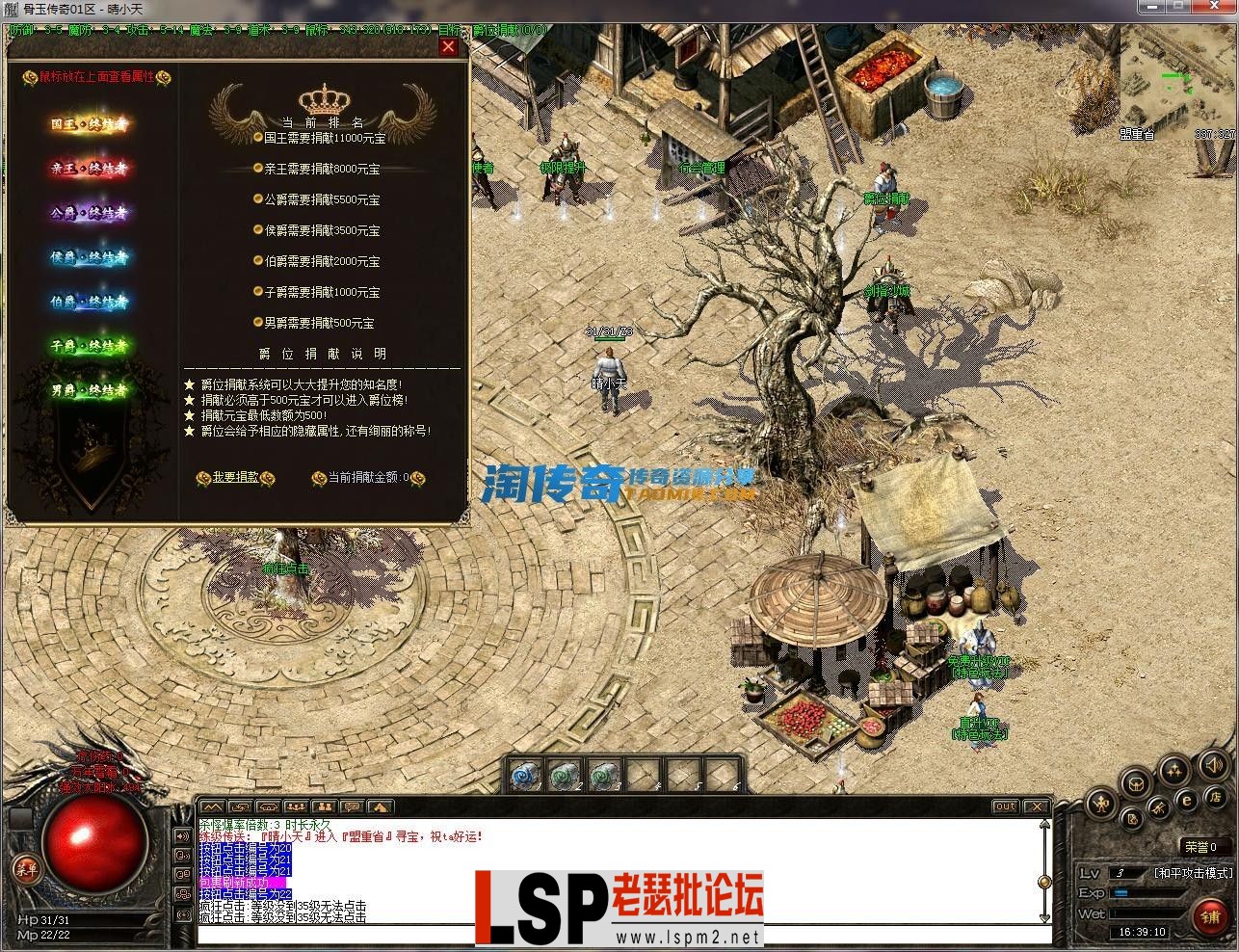Click the circular "e" browser icon
Image resolution: width=1239 pixels, height=952 pixels.
[1187, 801]
